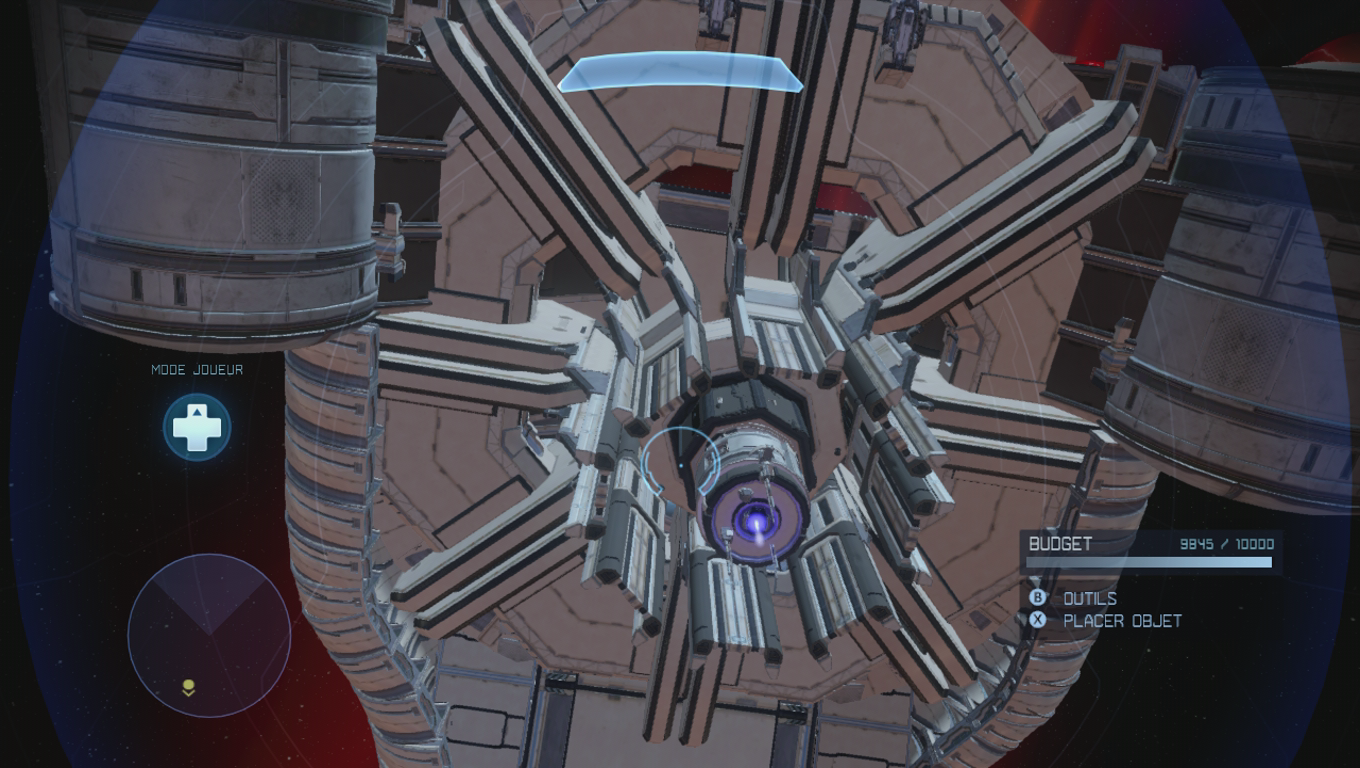
Task: Click the yellow player marker on the radar
Action: pyautogui.click(x=186, y=684)
